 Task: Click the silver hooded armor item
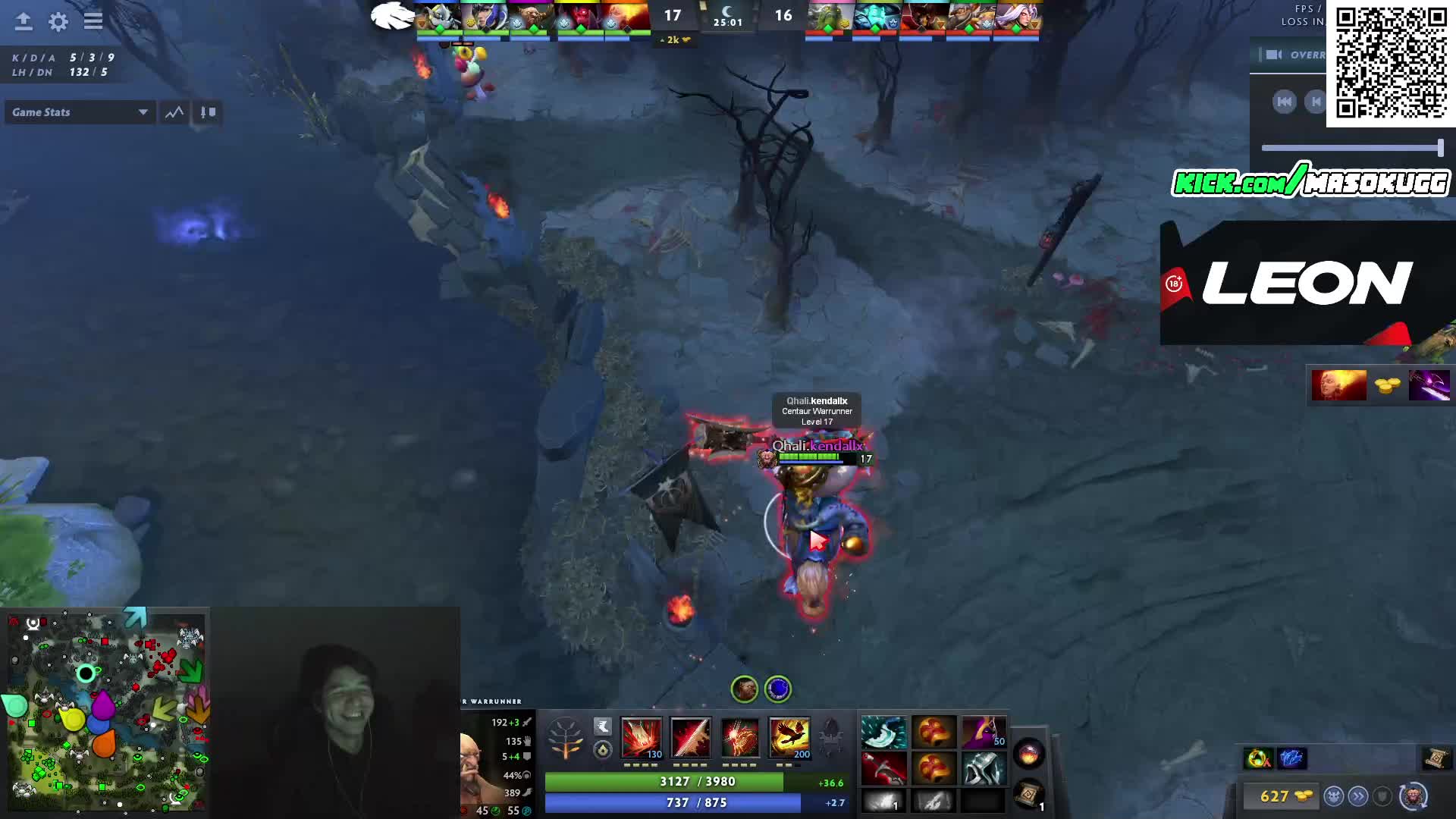(984, 768)
